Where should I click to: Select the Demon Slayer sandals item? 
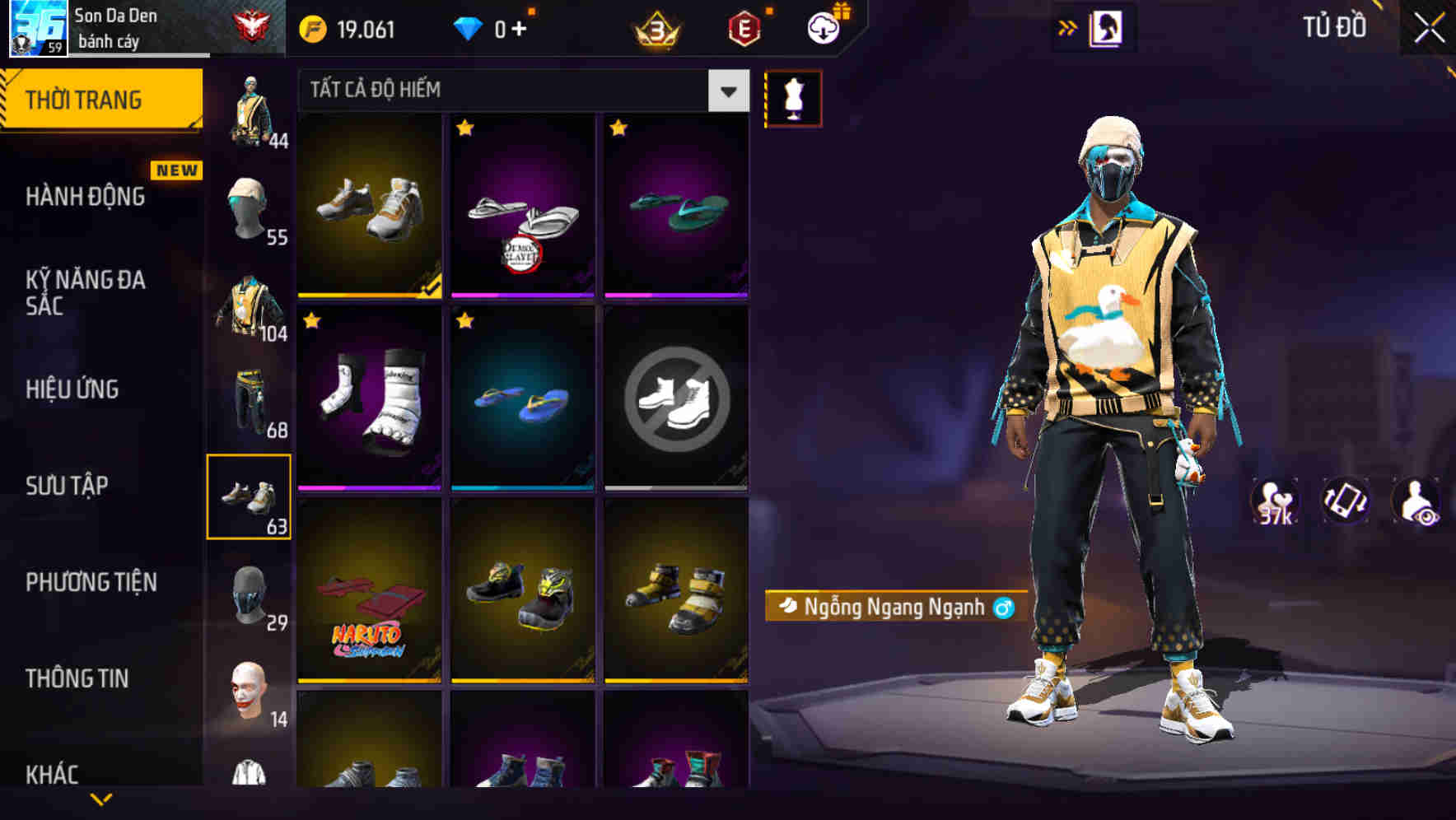(x=520, y=207)
